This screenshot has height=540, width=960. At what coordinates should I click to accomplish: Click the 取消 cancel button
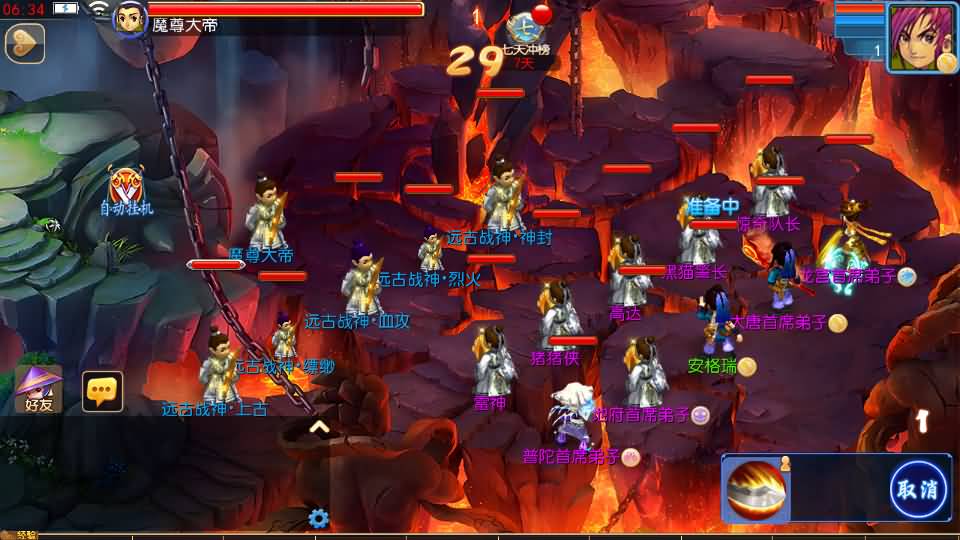tap(918, 489)
